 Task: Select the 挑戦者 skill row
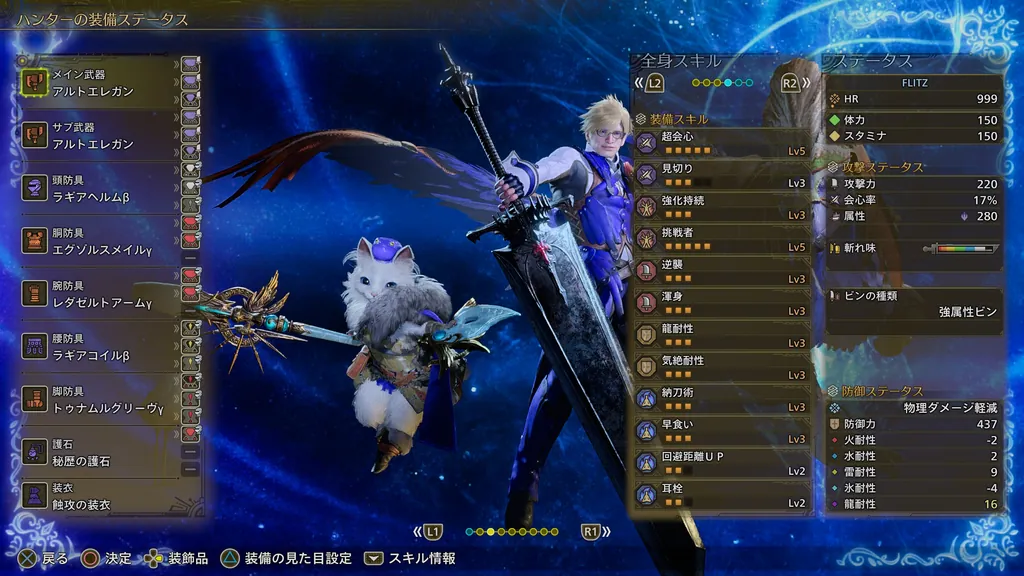[722, 238]
